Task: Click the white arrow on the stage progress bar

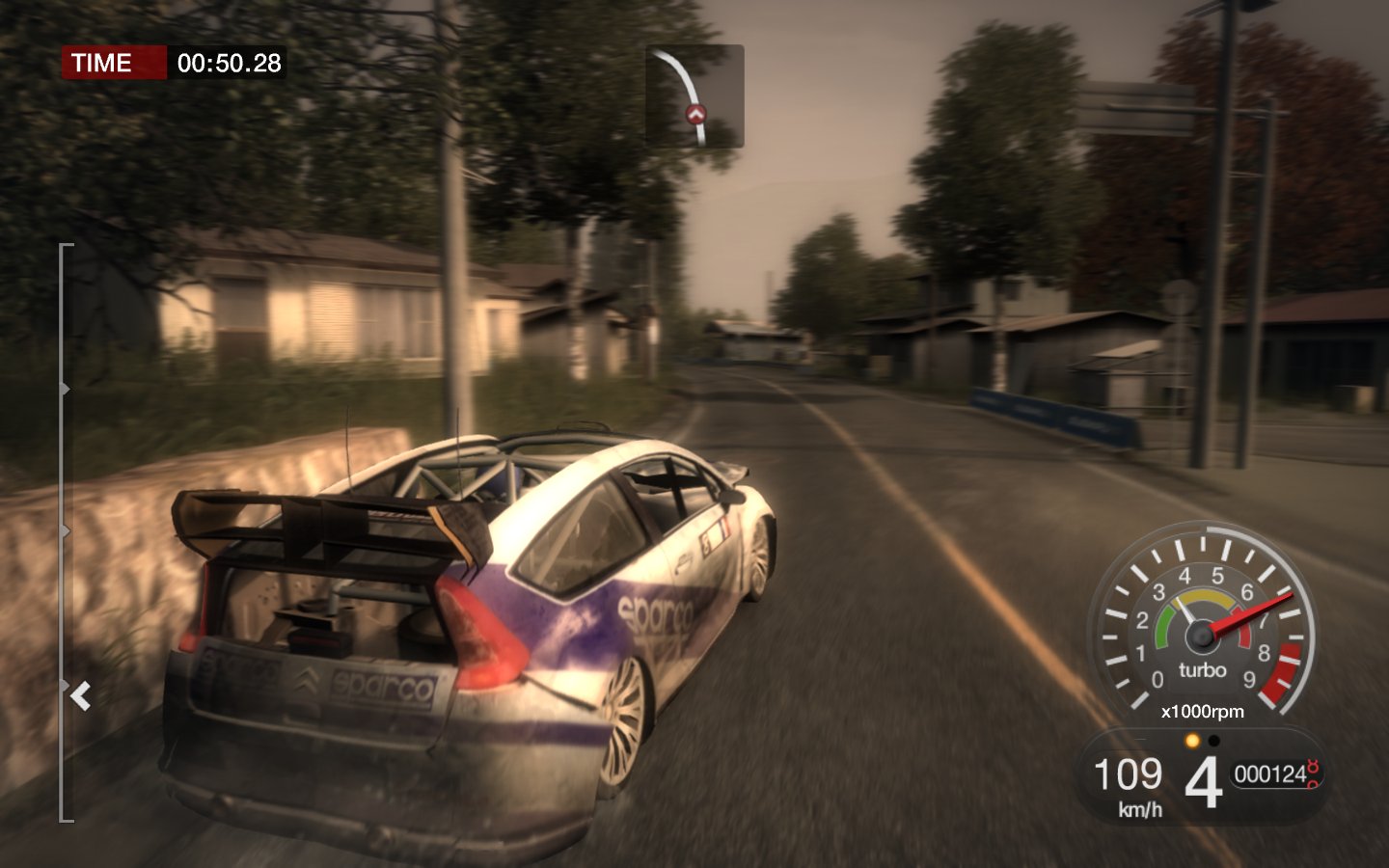Action: point(80,694)
